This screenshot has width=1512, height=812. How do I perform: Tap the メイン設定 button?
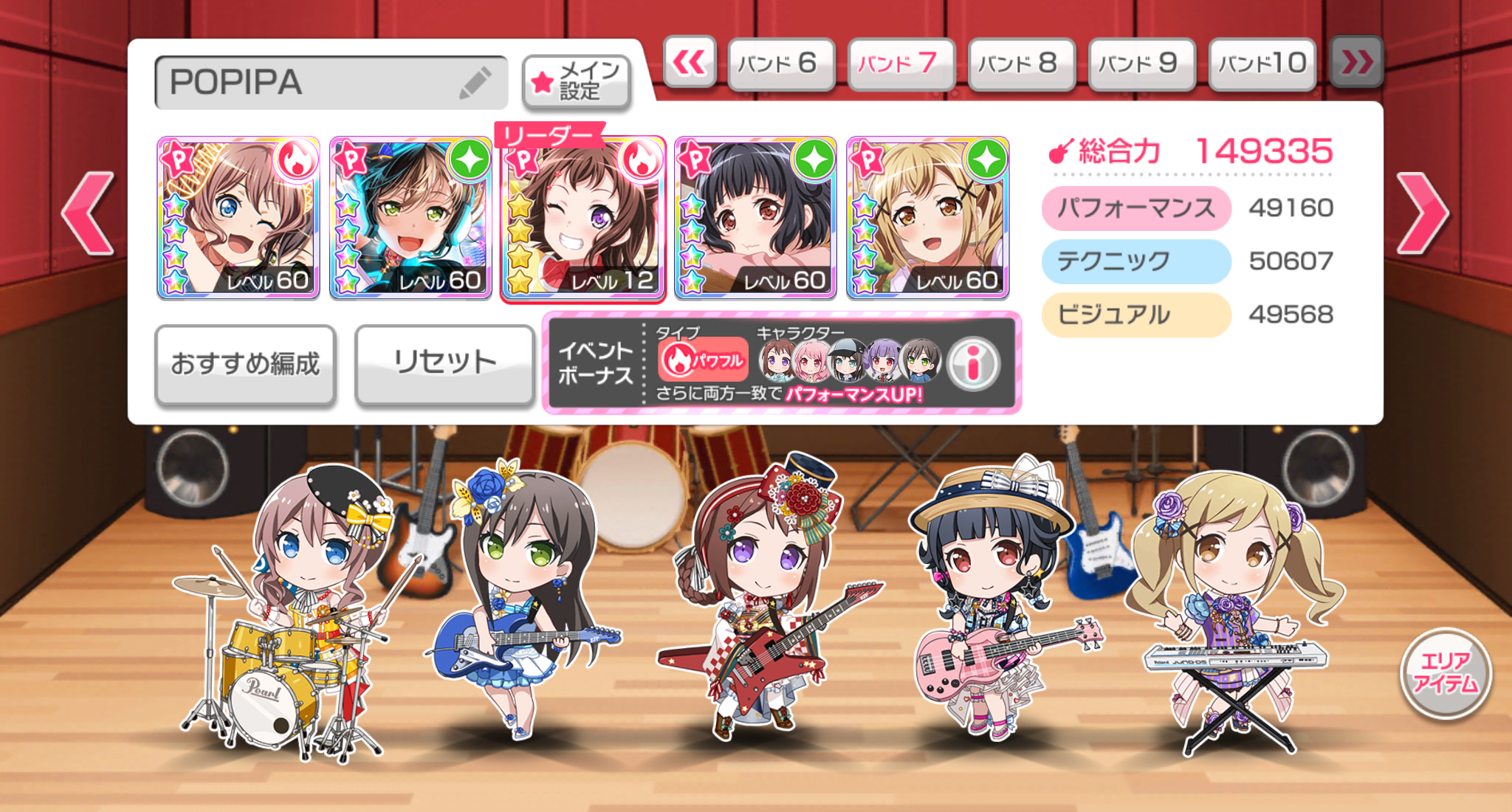577,82
